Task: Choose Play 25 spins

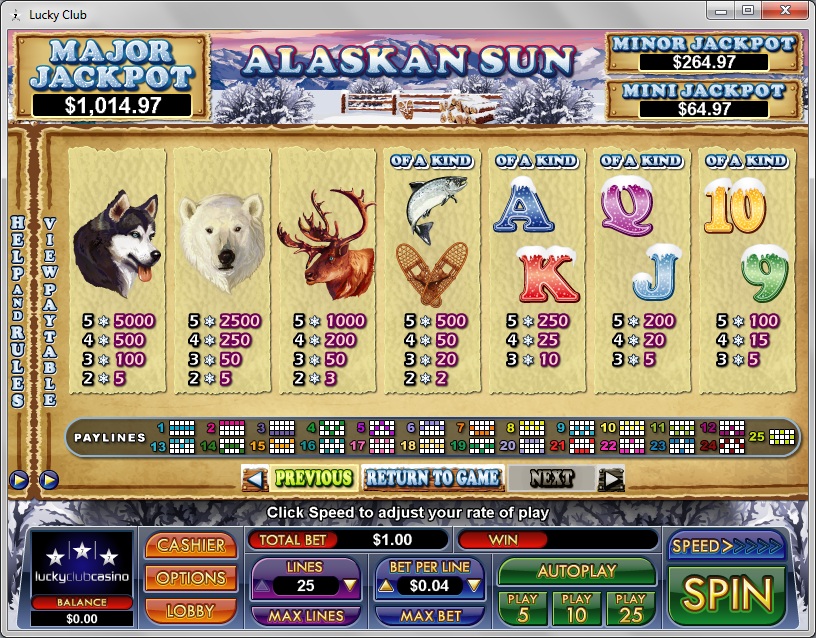Action: click(631, 607)
